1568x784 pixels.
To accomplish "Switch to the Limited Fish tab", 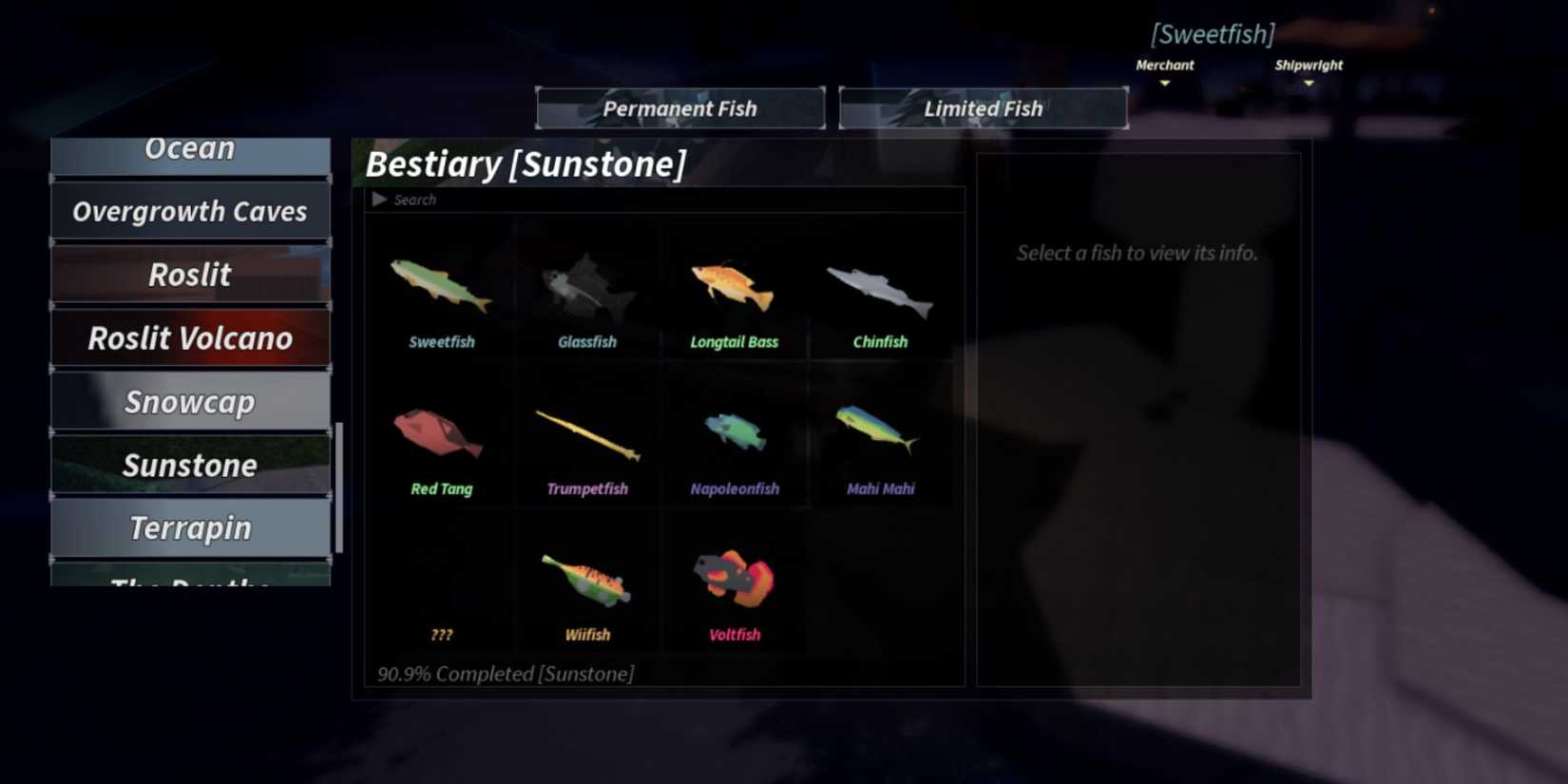I will click(x=983, y=107).
